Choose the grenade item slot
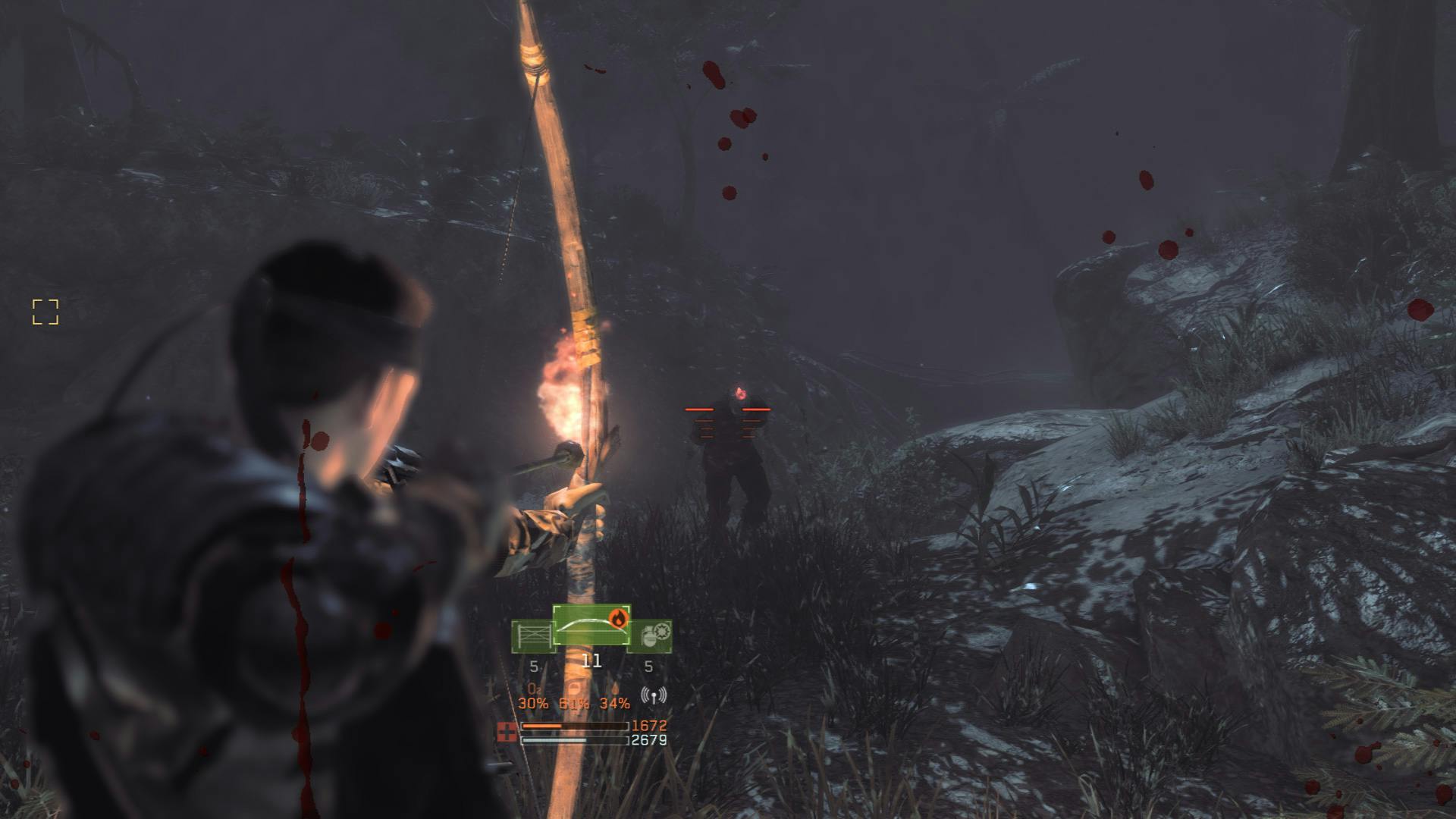The width and height of the screenshot is (1456, 819). (651, 635)
